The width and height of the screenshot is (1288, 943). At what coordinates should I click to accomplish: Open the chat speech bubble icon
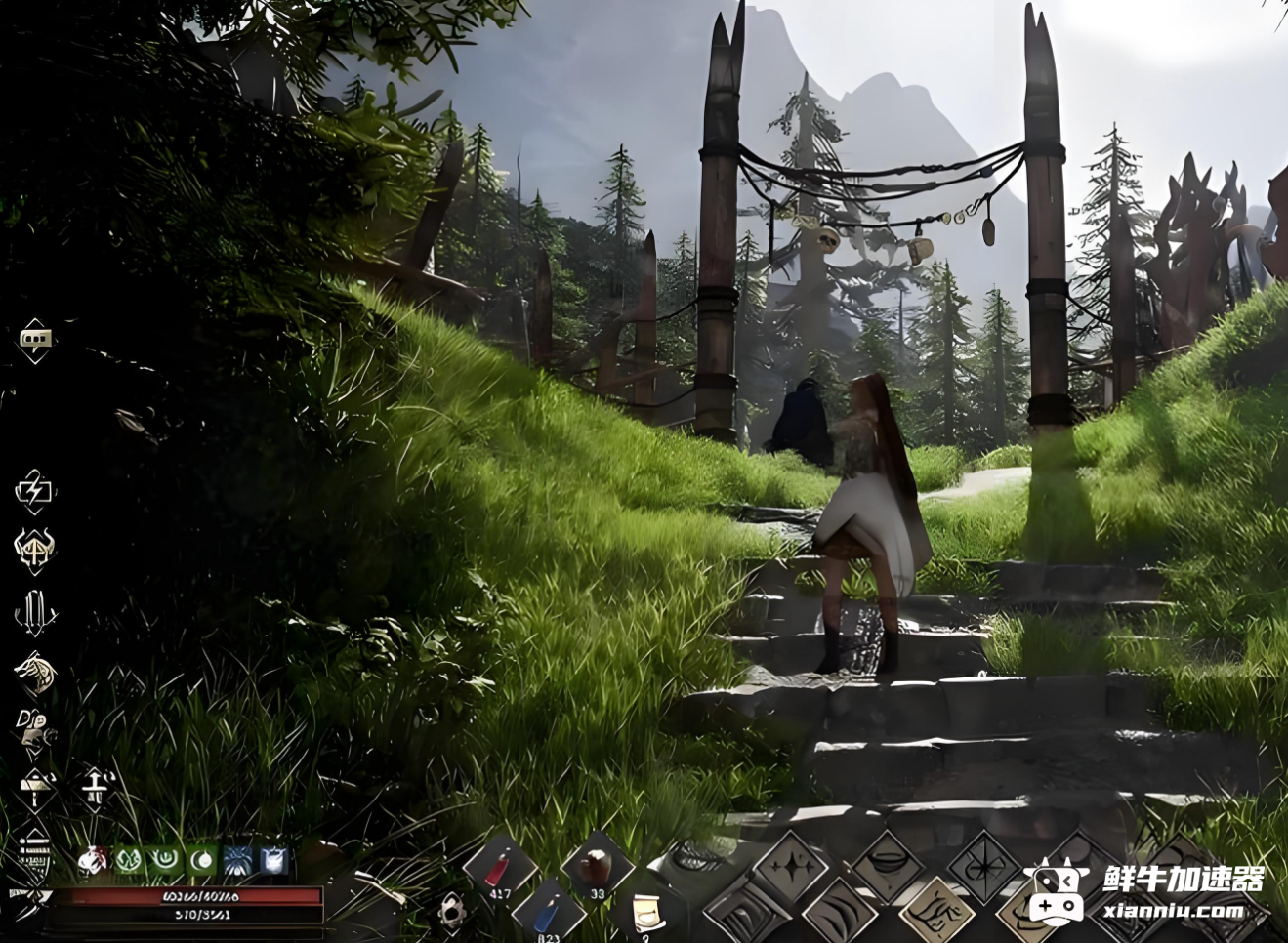point(35,340)
